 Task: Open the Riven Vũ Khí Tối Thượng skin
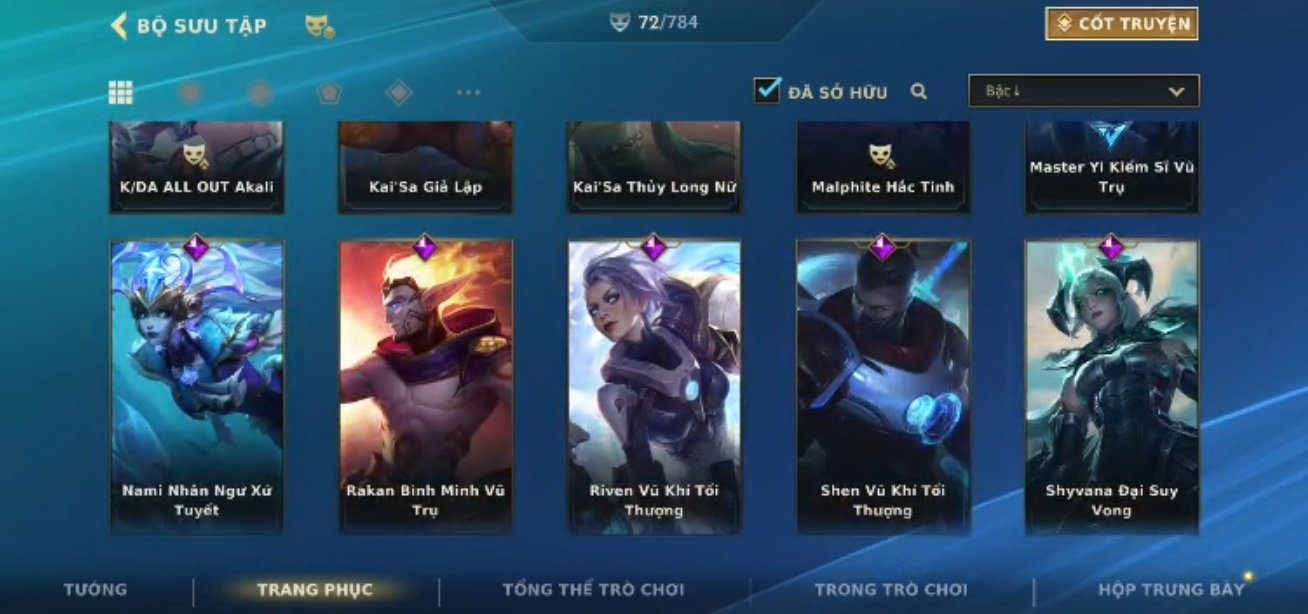(x=654, y=386)
